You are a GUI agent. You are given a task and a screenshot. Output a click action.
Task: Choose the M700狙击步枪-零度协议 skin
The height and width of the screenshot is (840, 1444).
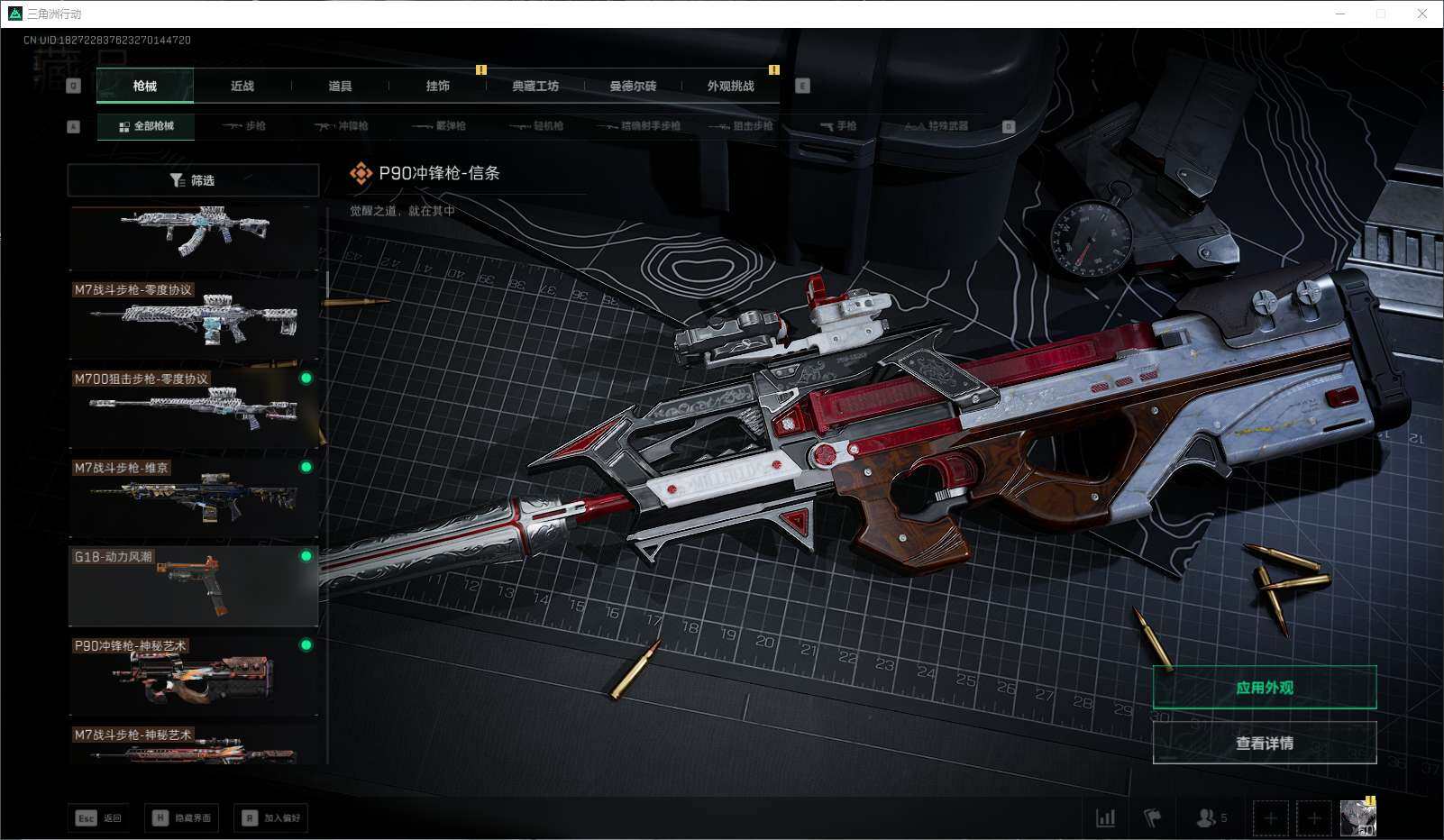193,407
